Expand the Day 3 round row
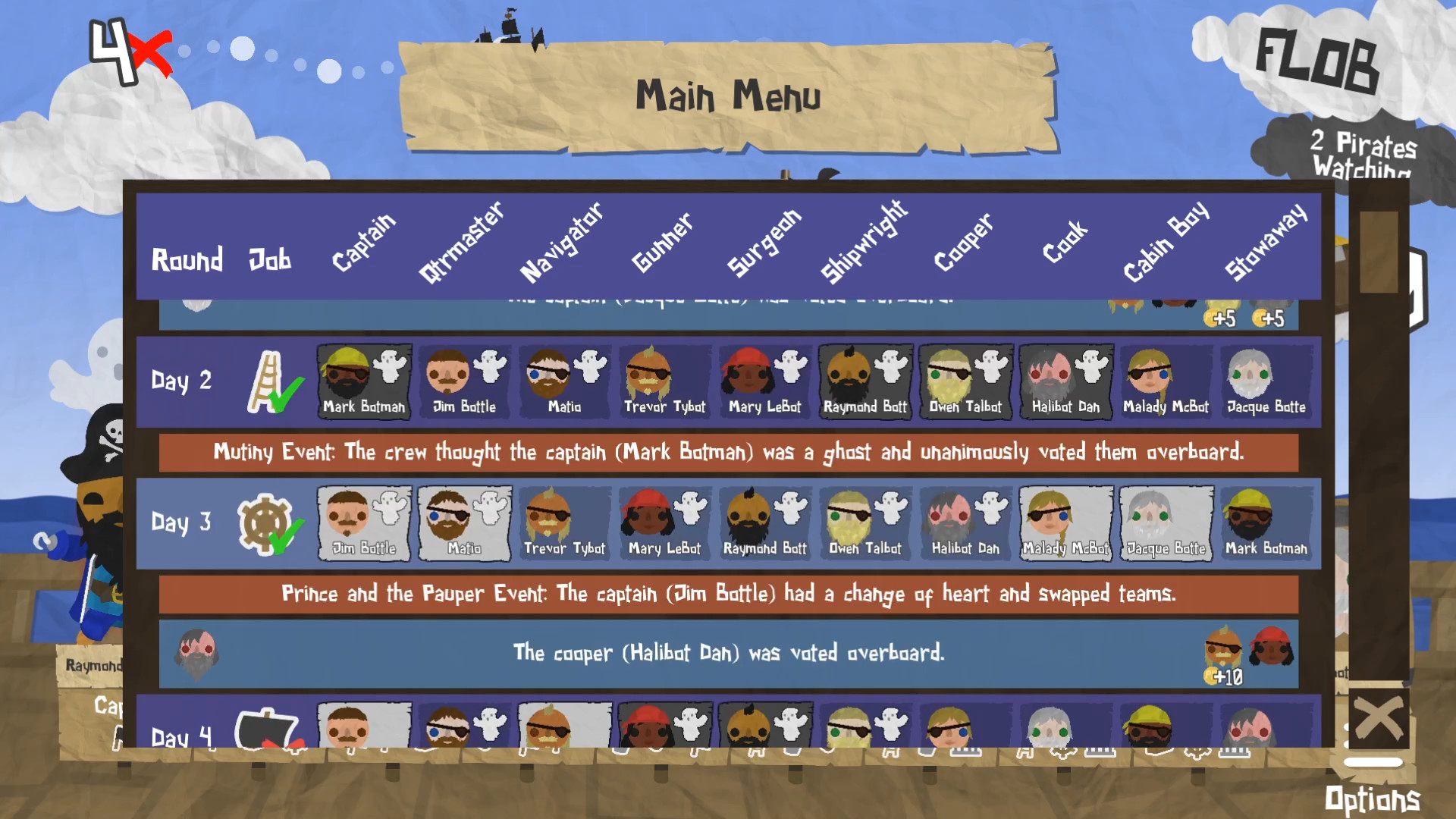1456x819 pixels. pyautogui.click(x=180, y=523)
